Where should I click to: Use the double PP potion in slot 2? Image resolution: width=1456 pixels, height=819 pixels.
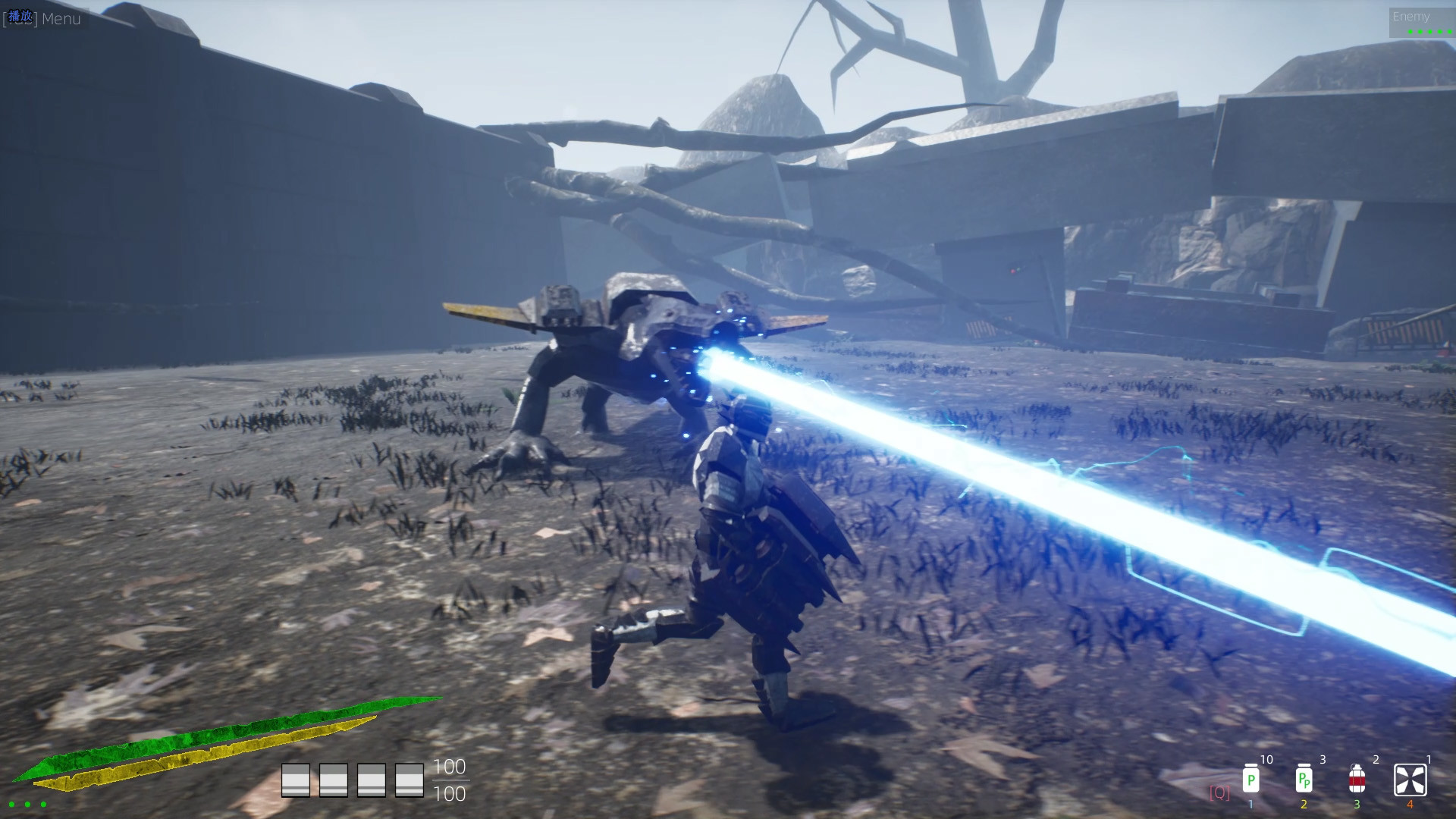pos(1306,781)
